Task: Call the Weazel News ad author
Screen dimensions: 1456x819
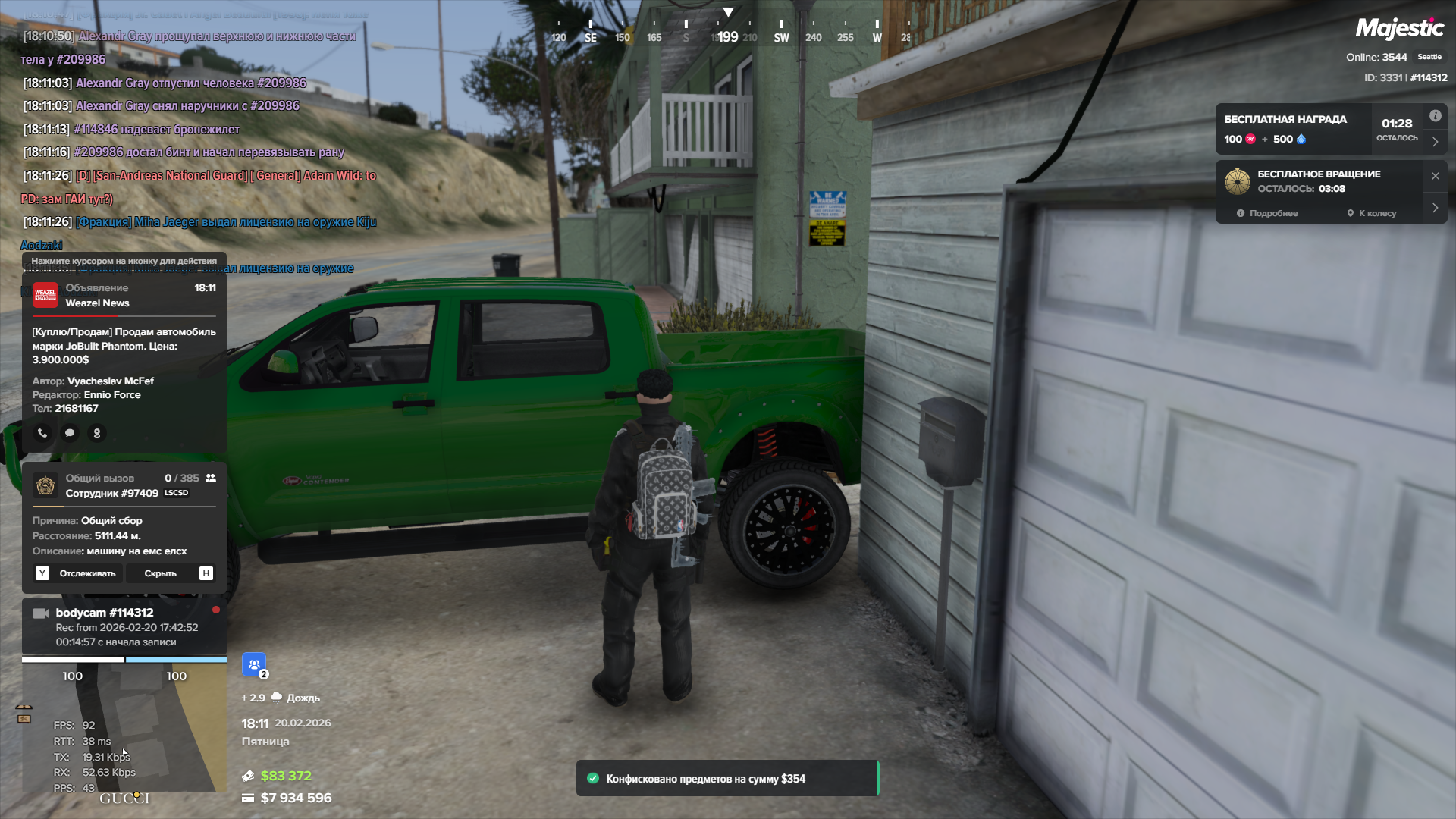Action: click(x=42, y=433)
